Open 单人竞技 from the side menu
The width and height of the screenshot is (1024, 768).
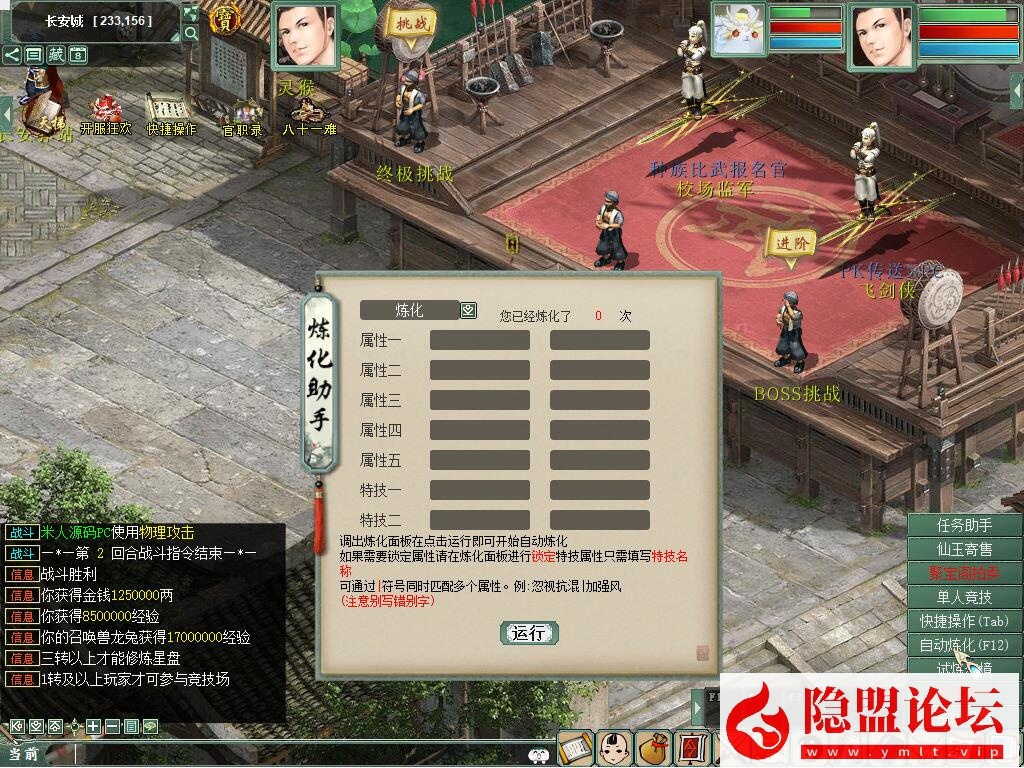964,597
